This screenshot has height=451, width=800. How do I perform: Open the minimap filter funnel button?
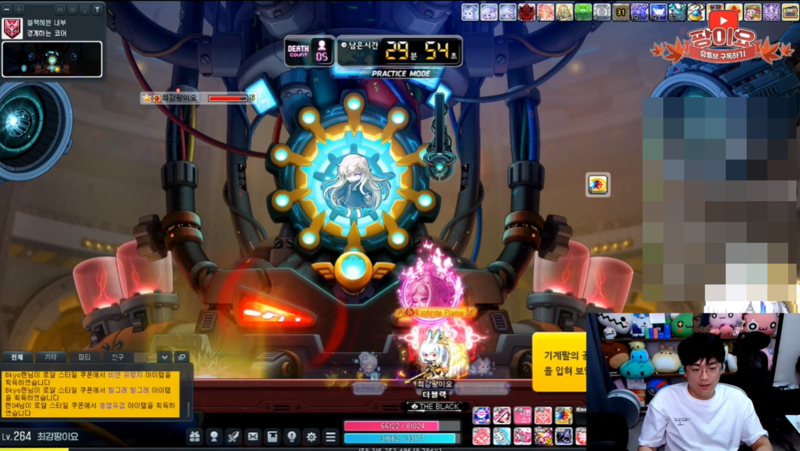coord(98,9)
